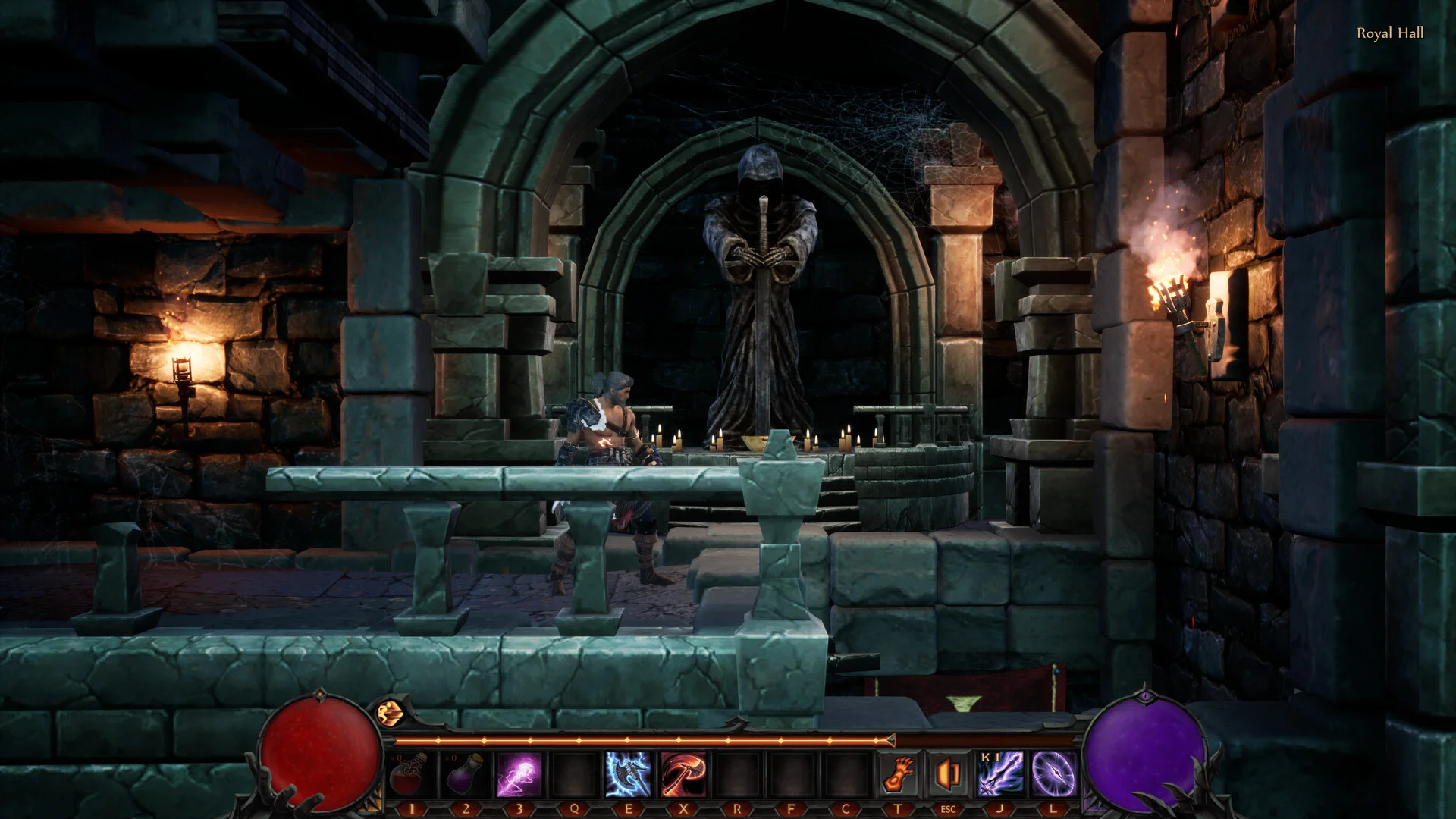Activate the purple lightning burst skill
The width and height of the screenshot is (1456, 819).
(x=519, y=774)
